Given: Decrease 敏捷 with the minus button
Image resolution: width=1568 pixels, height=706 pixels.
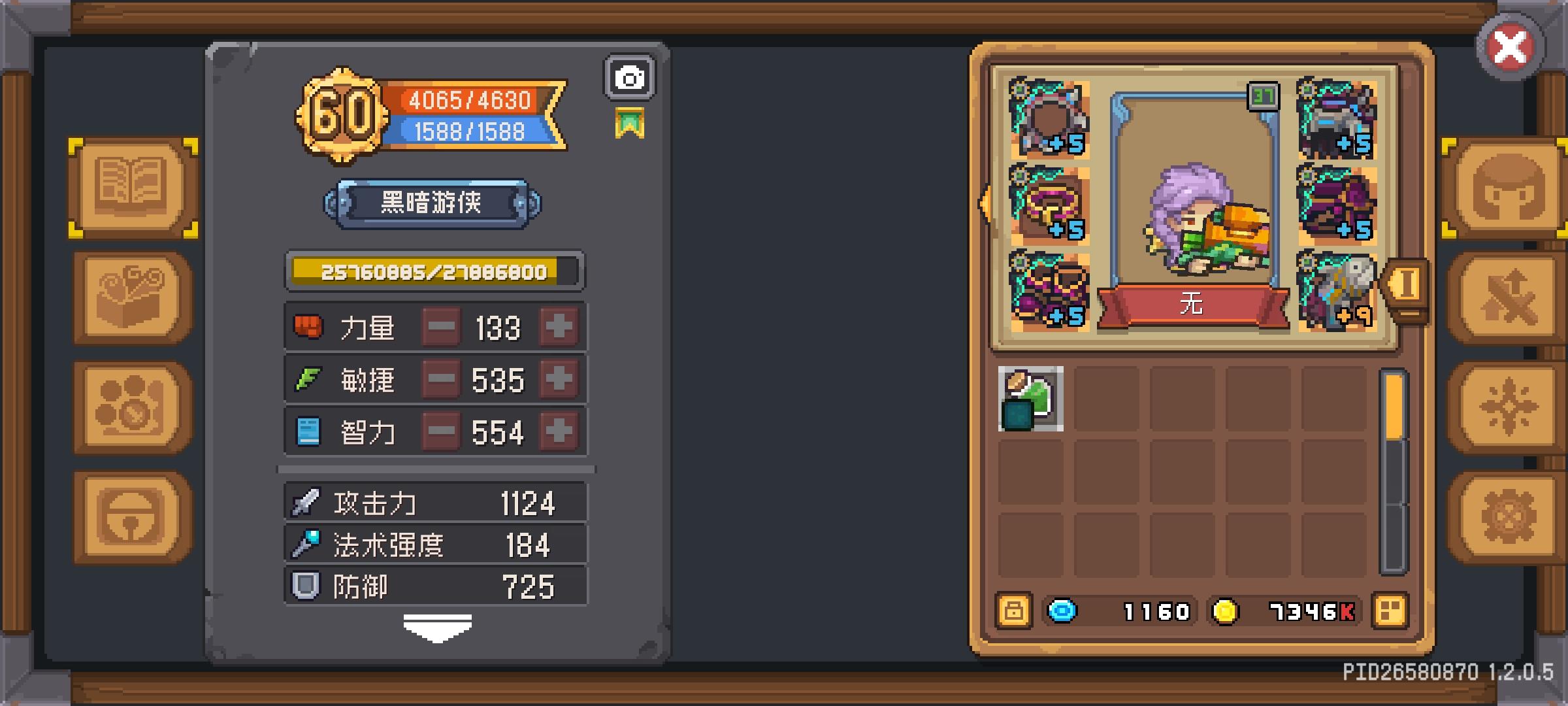Looking at the screenshot, I should (442, 379).
